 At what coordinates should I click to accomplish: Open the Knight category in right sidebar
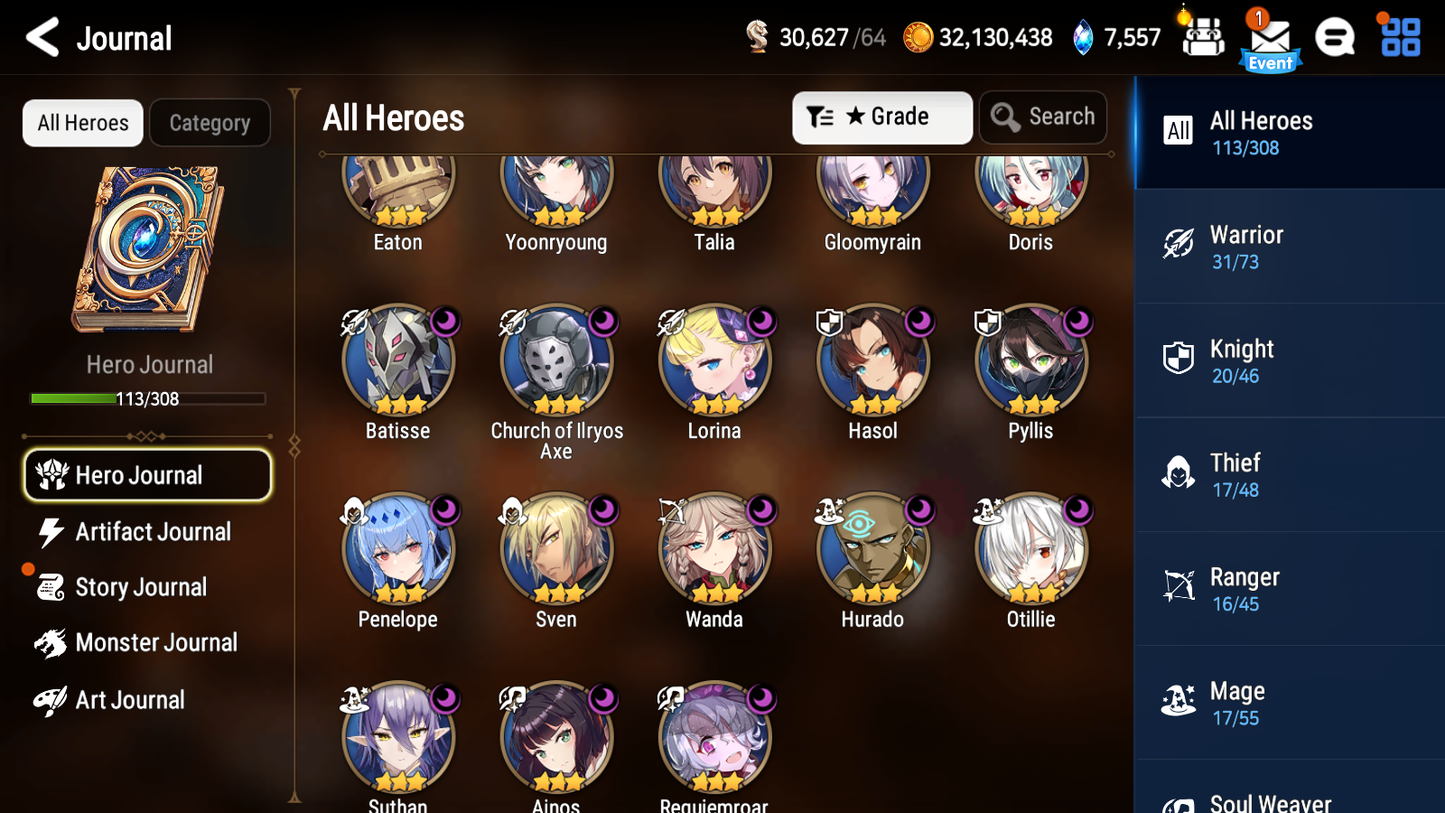pos(1179,359)
